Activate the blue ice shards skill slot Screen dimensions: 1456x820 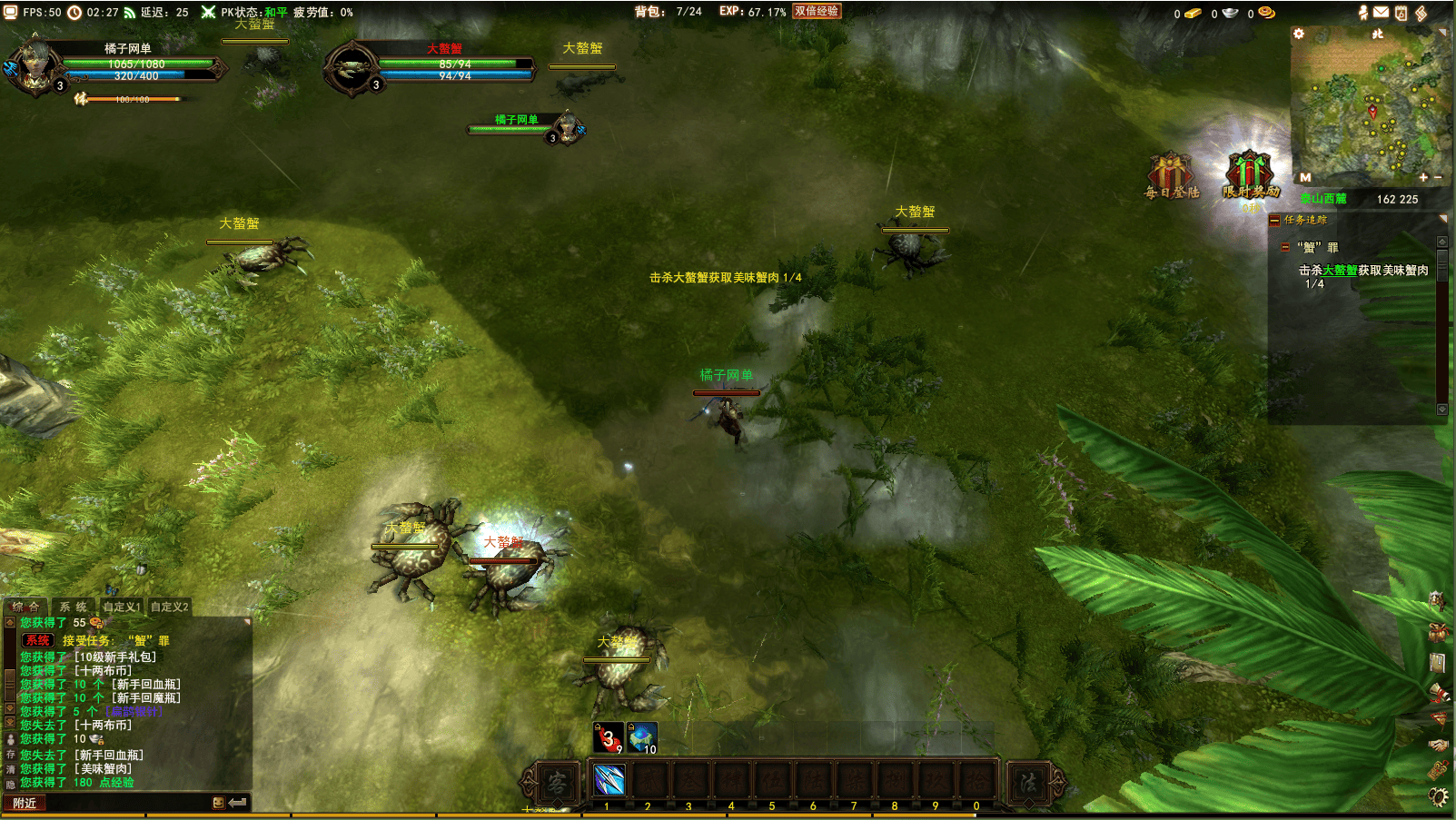click(x=609, y=780)
